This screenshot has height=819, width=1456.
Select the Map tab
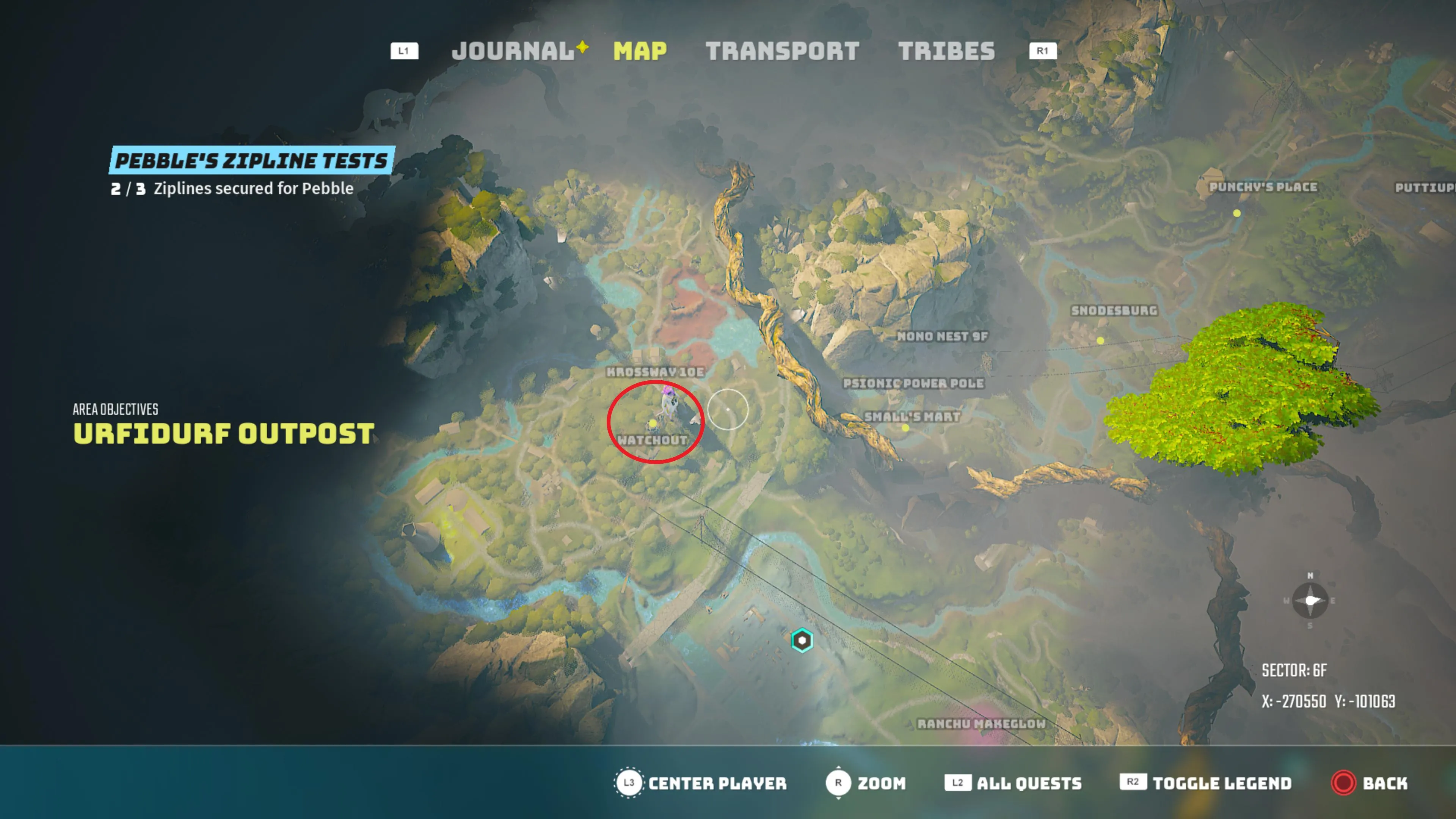(640, 51)
